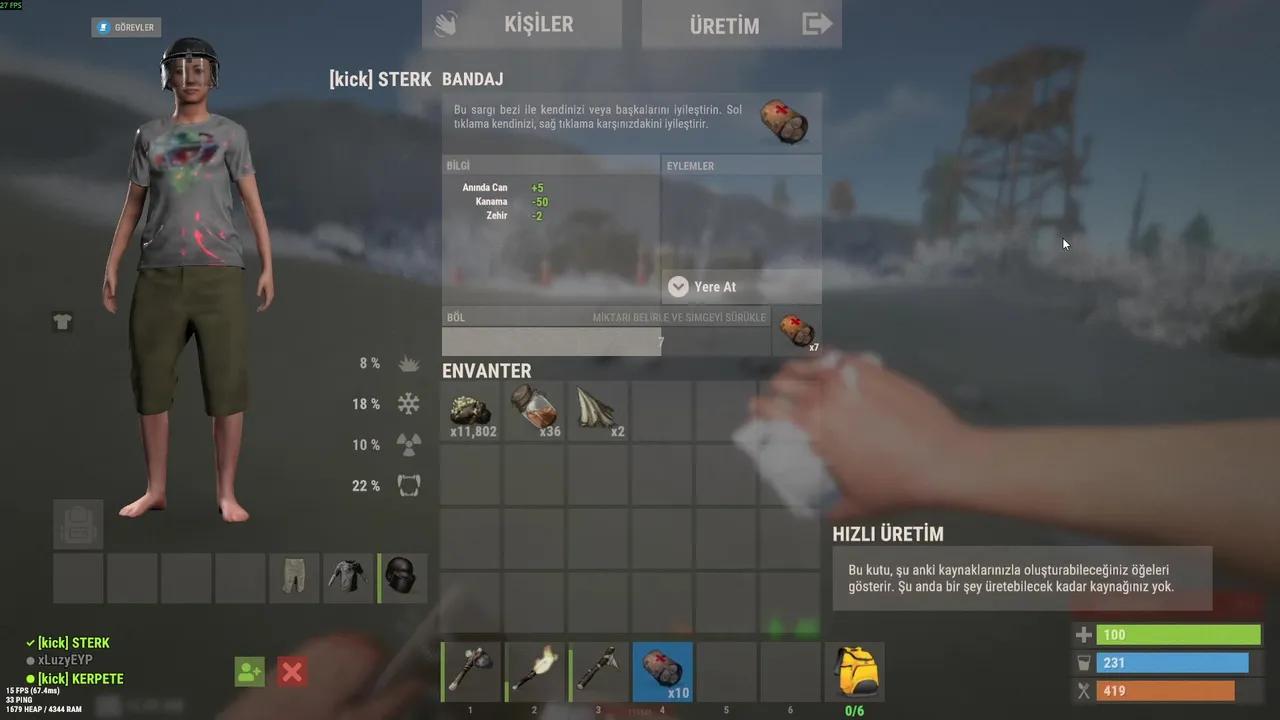Click the animal bite status icon
1280x720 pixels.
(408, 486)
